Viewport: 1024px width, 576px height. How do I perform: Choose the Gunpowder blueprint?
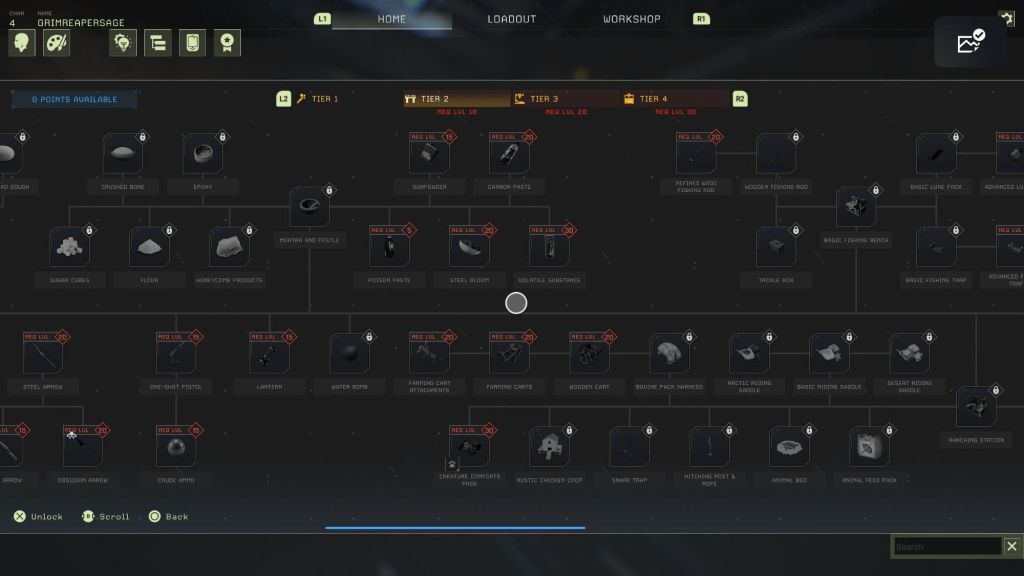point(428,154)
